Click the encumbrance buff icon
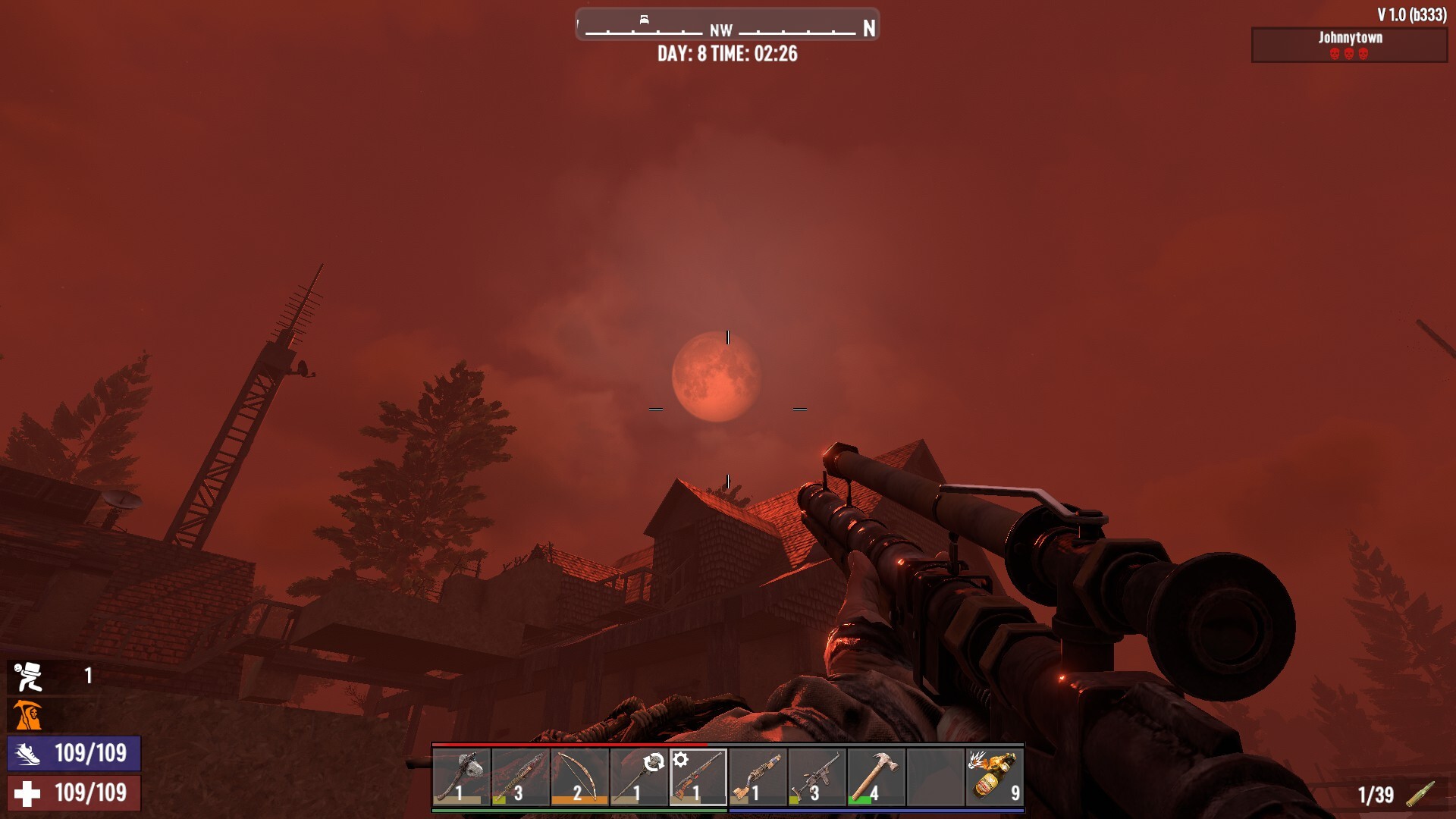The width and height of the screenshot is (1456, 819). point(30,676)
